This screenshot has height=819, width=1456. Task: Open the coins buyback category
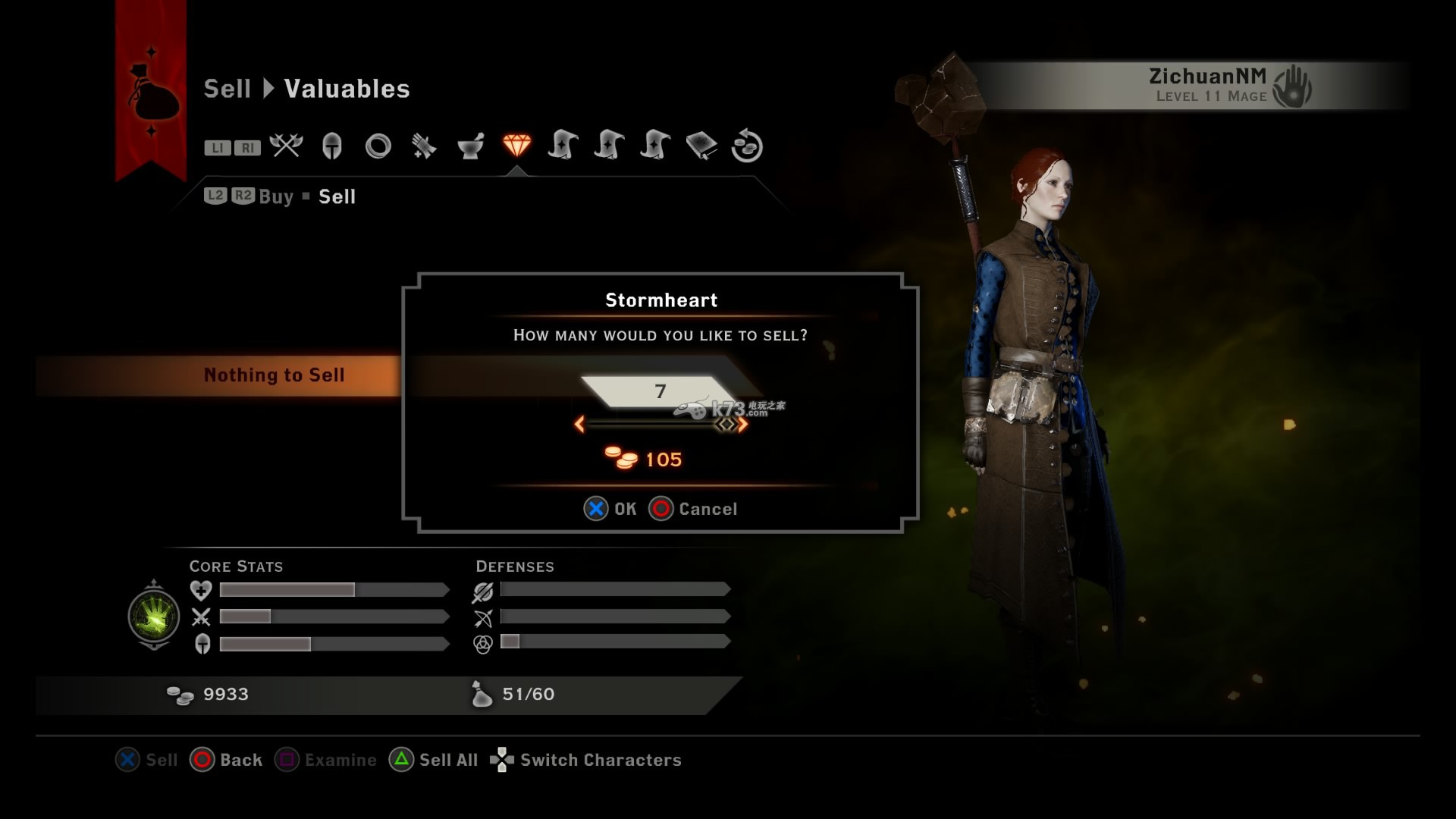coord(747,146)
